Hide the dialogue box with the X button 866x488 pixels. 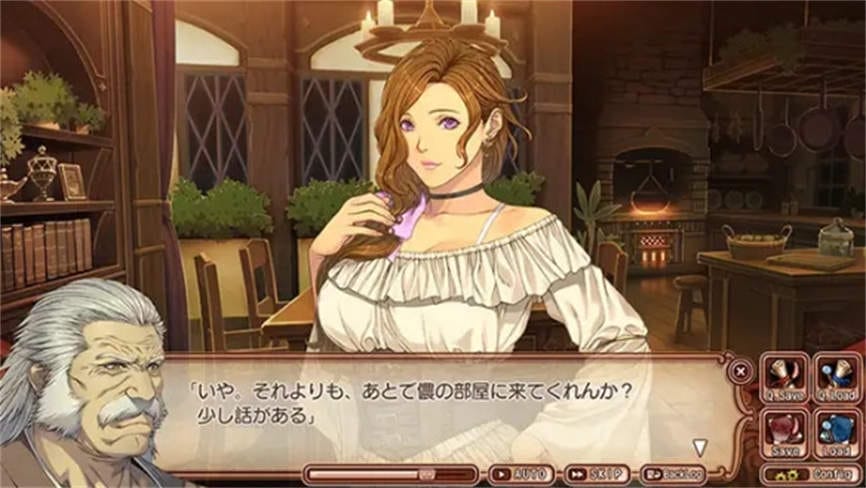(x=740, y=370)
